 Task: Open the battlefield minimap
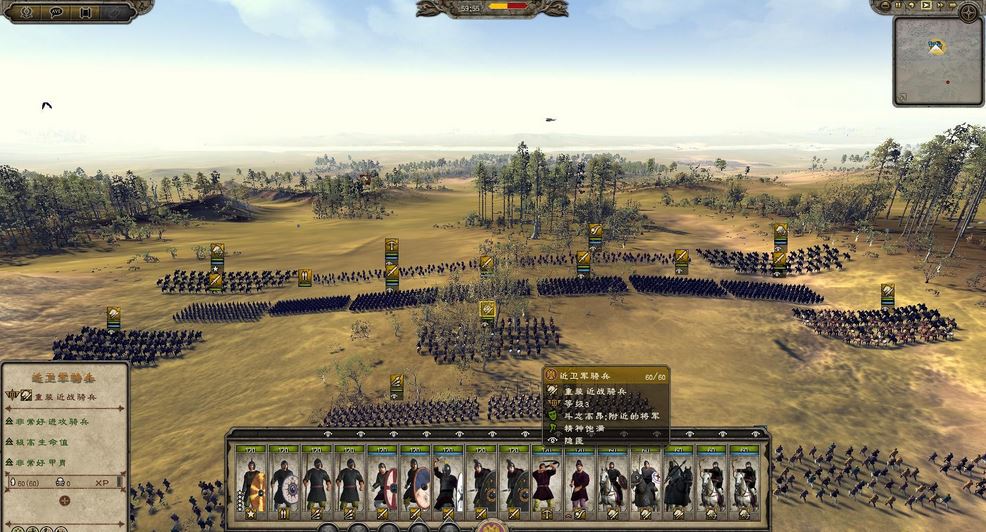(937, 60)
